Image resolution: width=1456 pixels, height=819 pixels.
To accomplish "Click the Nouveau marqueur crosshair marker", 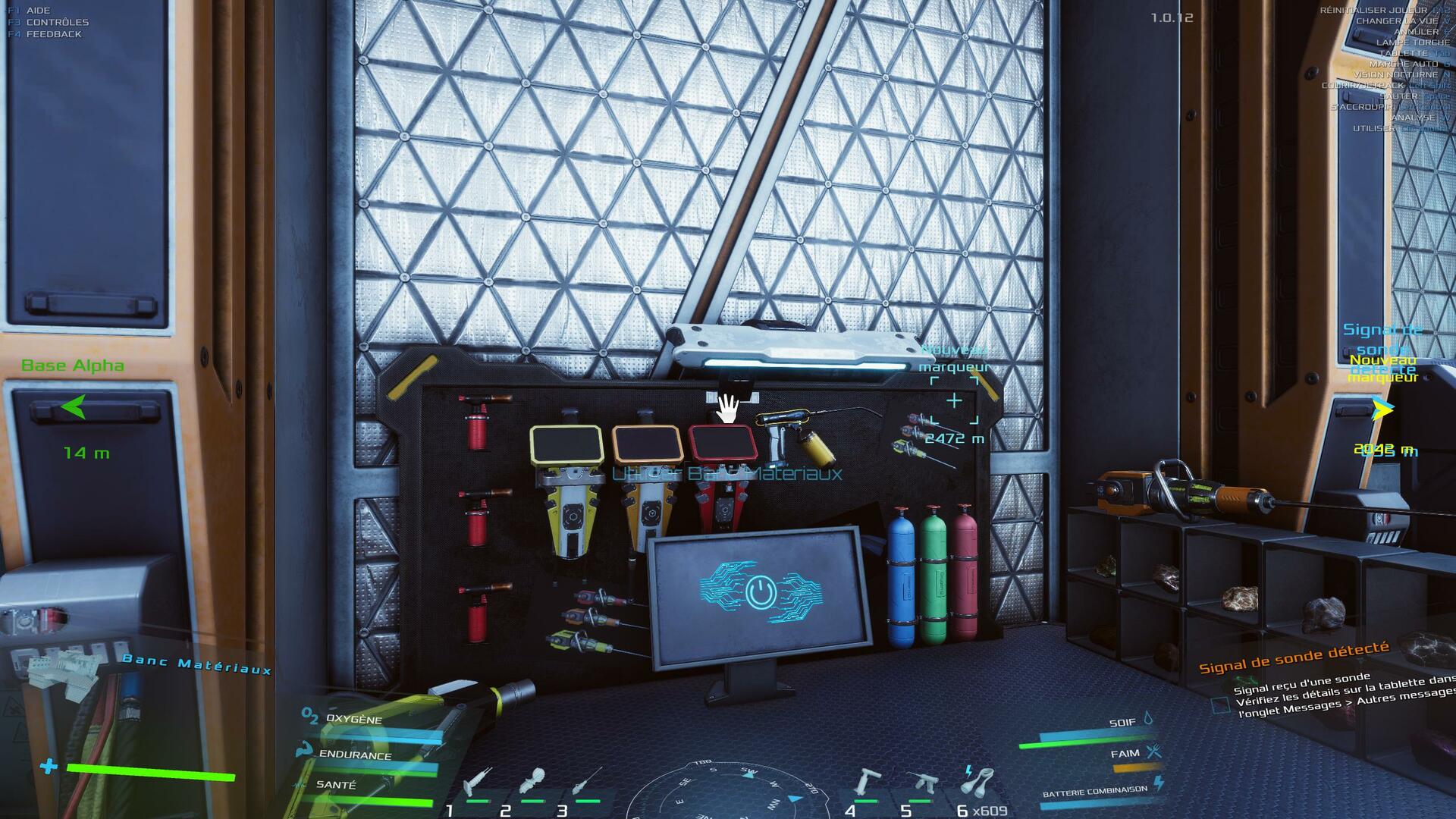I will click(954, 400).
